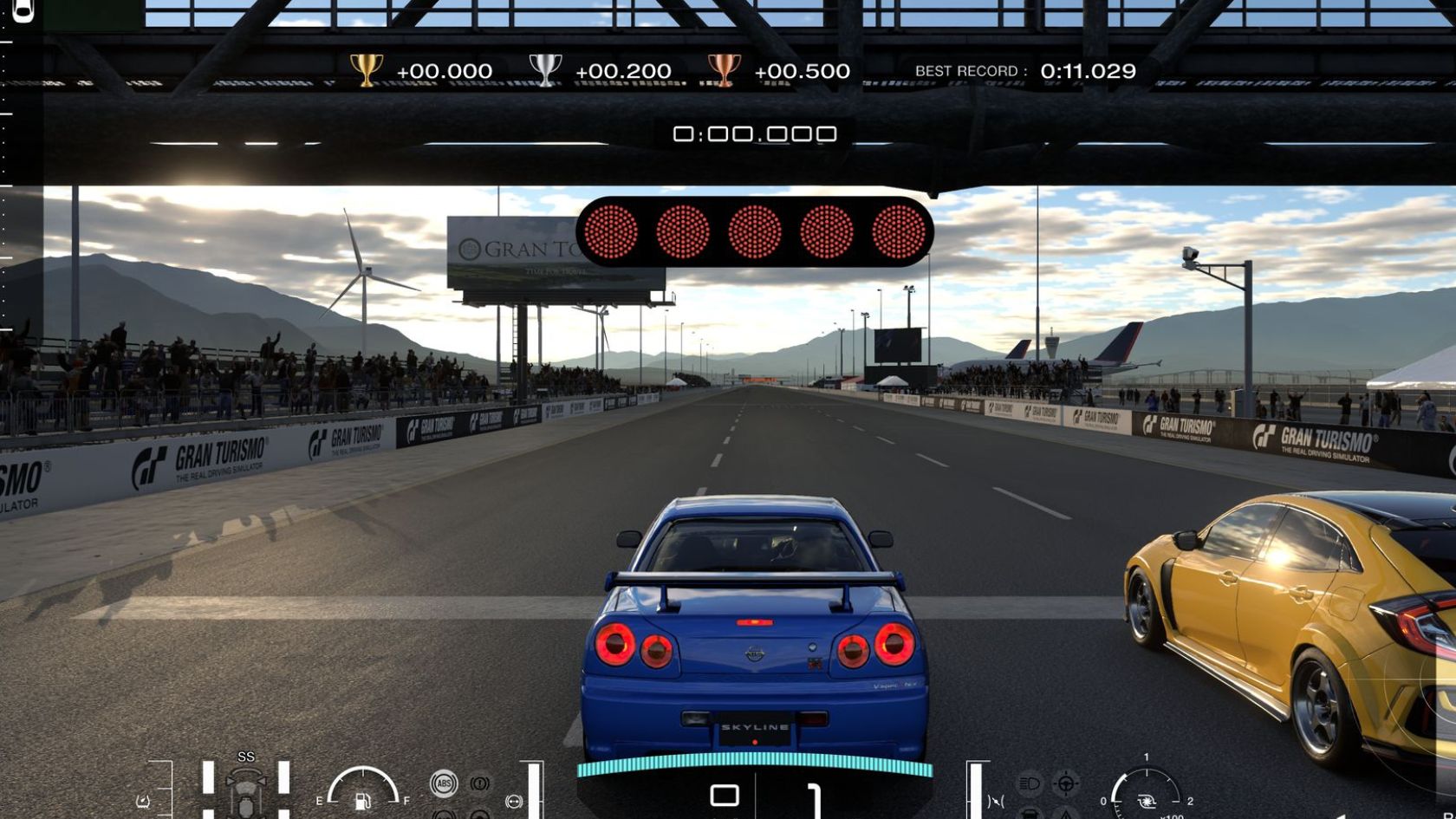Click the gold trophy icon
Viewport: 1456px width, 819px height.
click(x=366, y=70)
